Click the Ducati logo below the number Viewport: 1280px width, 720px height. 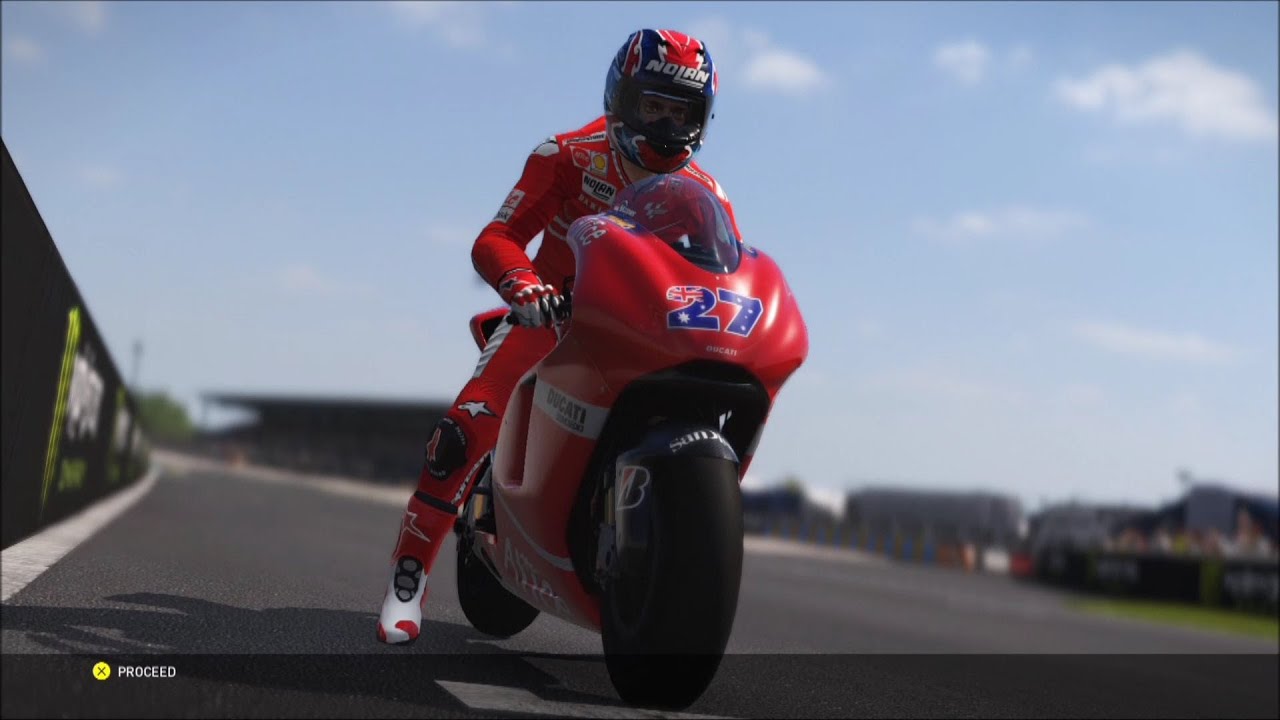(x=721, y=349)
